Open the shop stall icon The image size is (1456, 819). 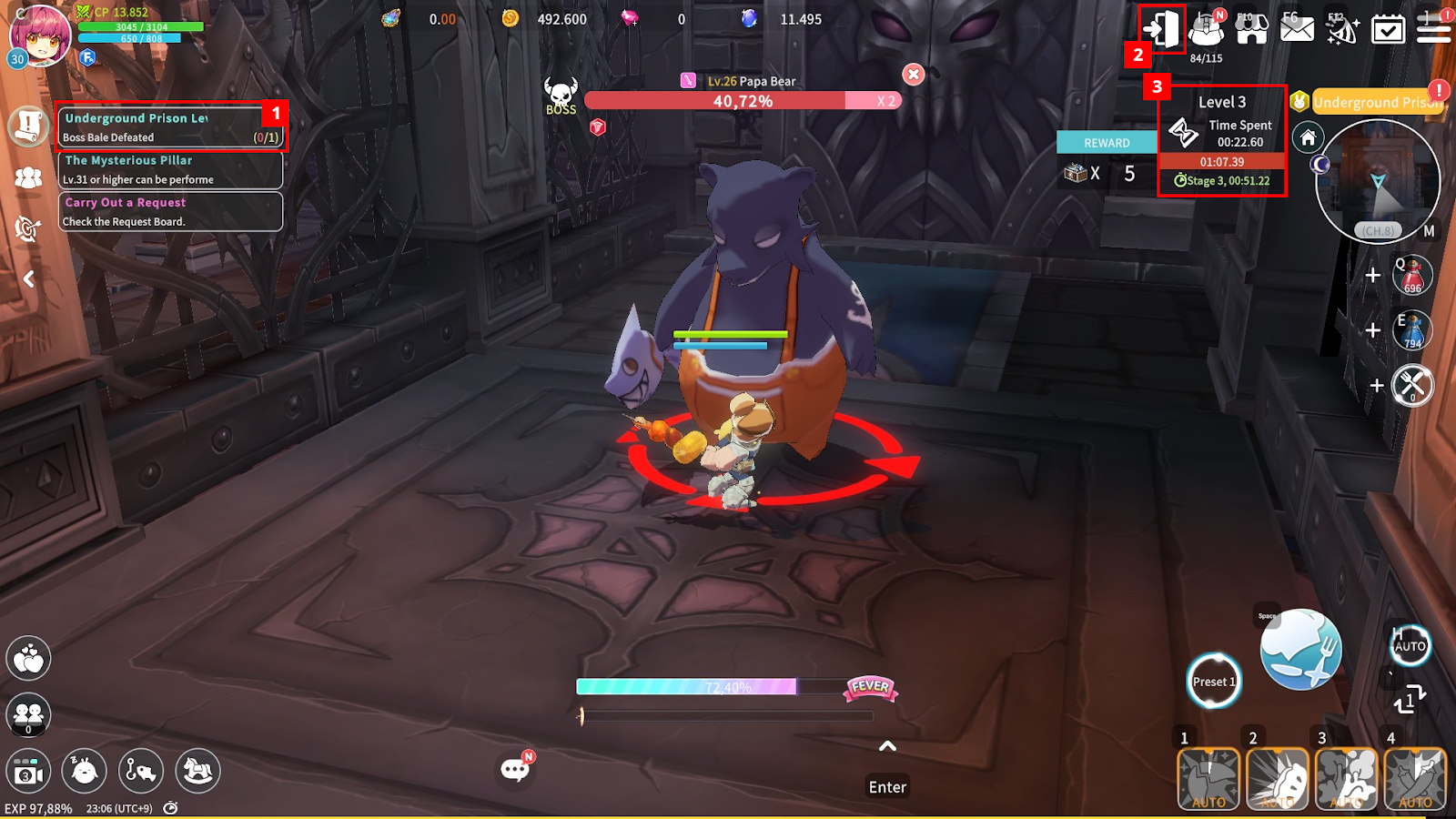[1252, 29]
